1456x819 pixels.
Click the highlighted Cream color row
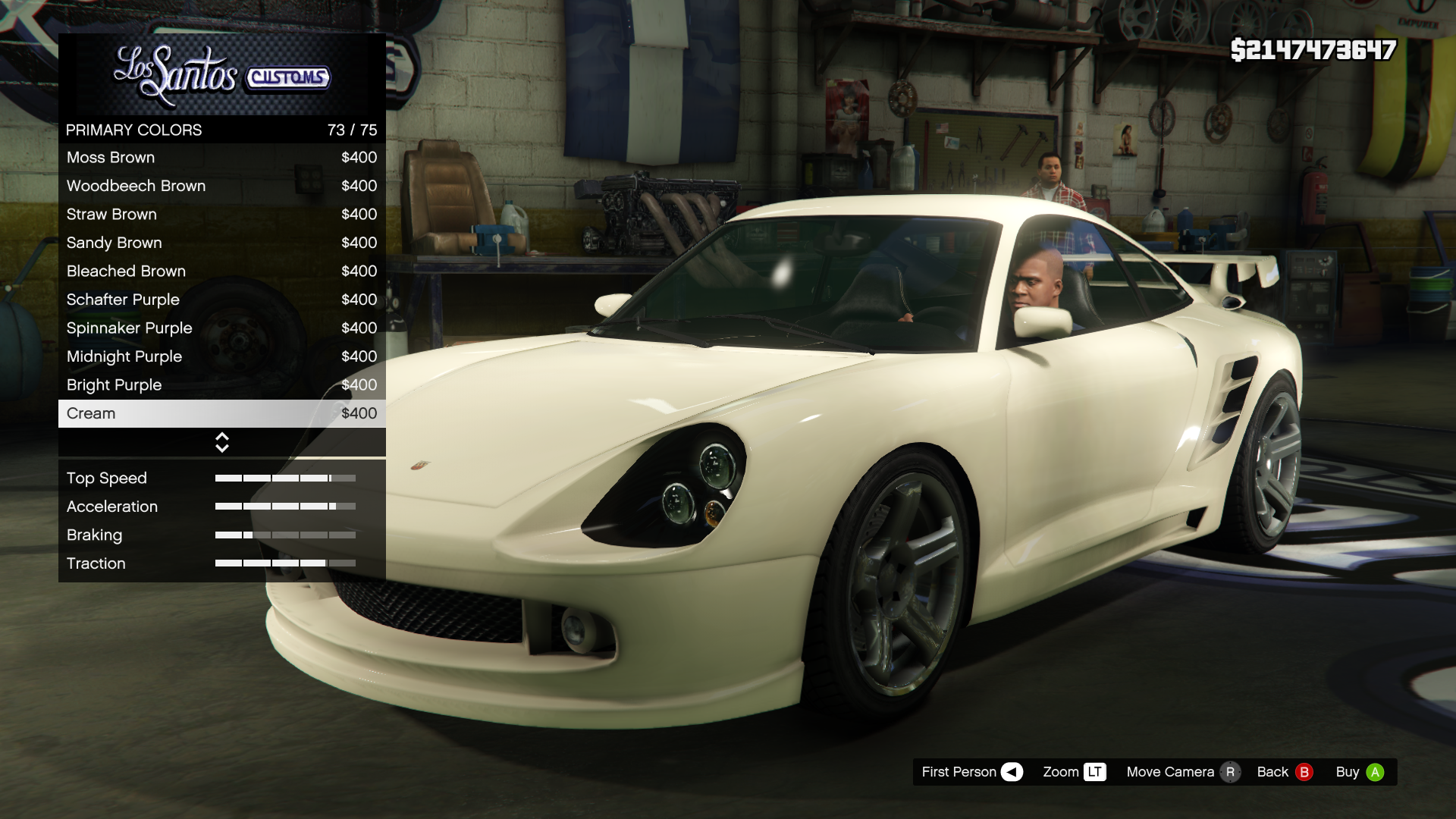pyautogui.click(x=221, y=413)
